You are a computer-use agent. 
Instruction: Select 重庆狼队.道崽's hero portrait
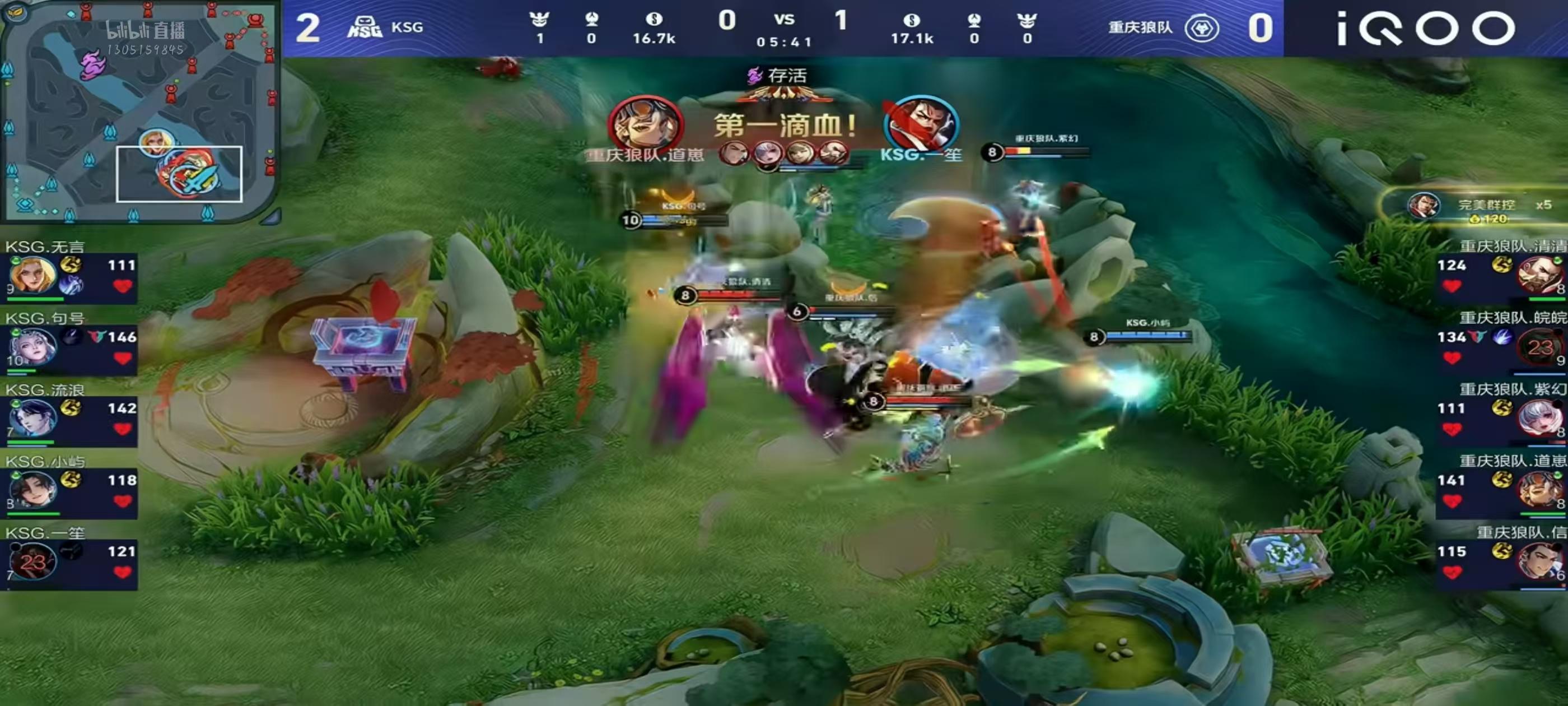(x=1540, y=490)
